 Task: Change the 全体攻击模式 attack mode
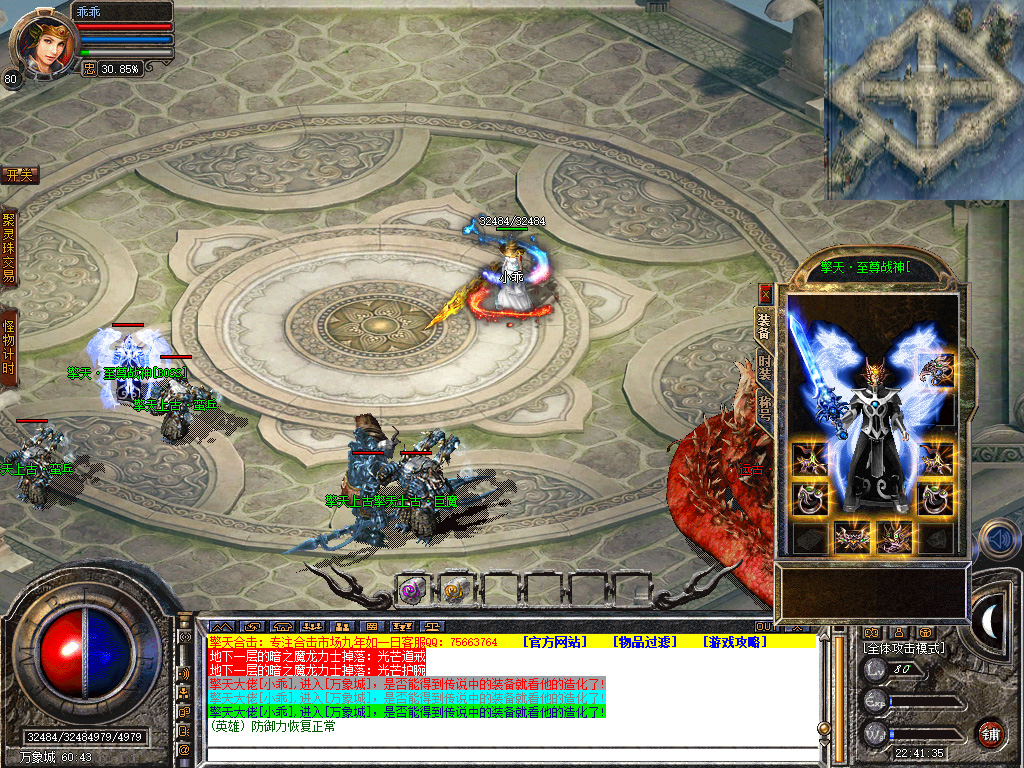pyautogui.click(x=903, y=648)
